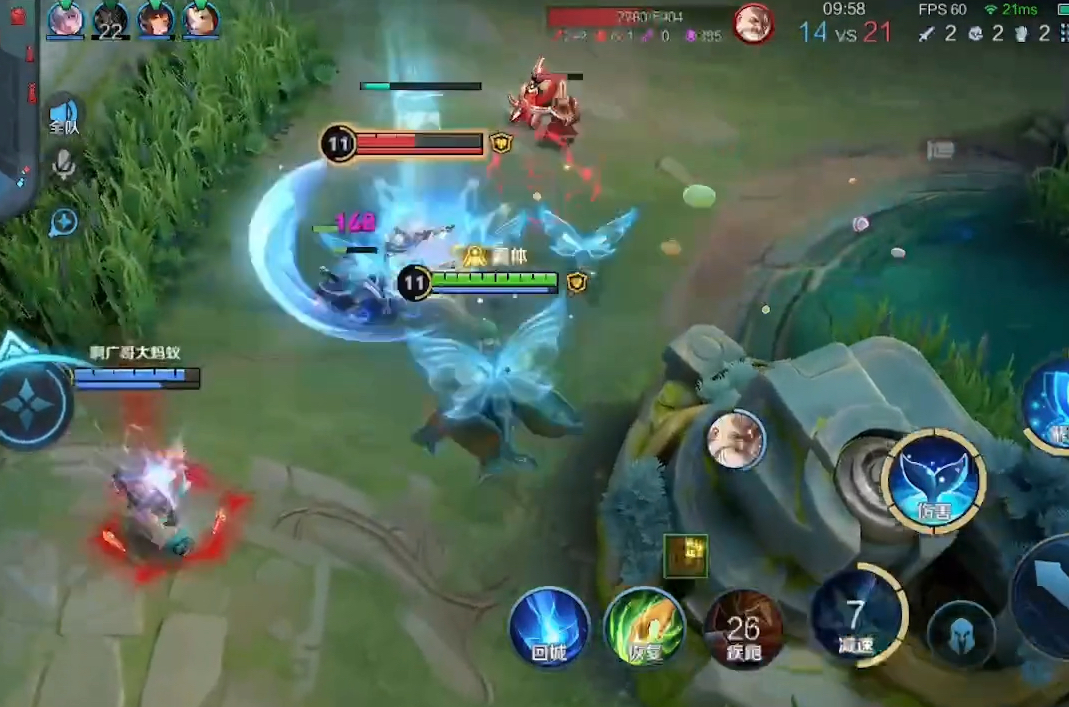Viewport: 1069px width, 707px height.
Task: Open the minimap panel
Action: tap(18, 100)
